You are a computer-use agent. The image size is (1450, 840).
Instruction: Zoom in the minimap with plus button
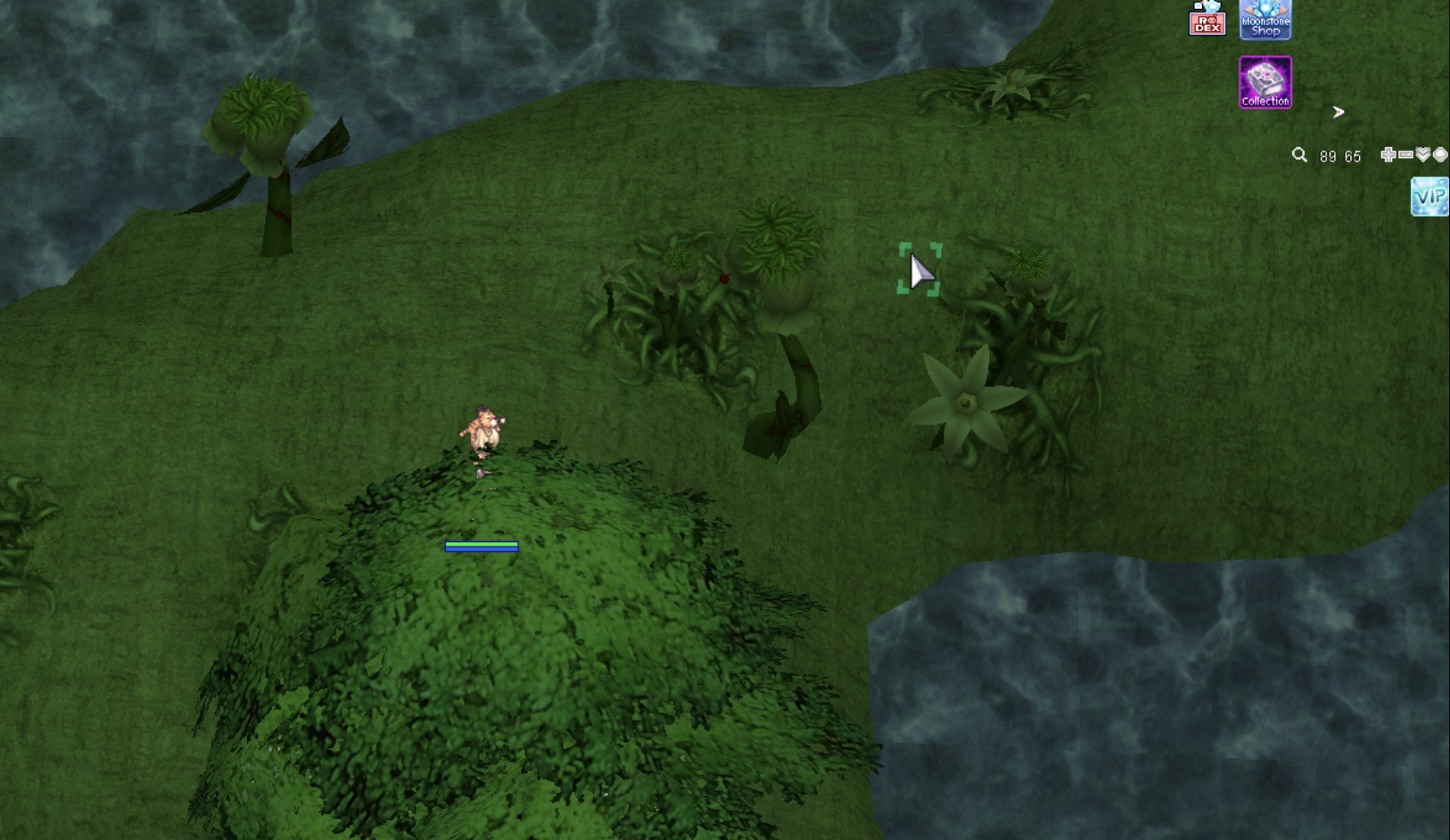(x=1388, y=155)
